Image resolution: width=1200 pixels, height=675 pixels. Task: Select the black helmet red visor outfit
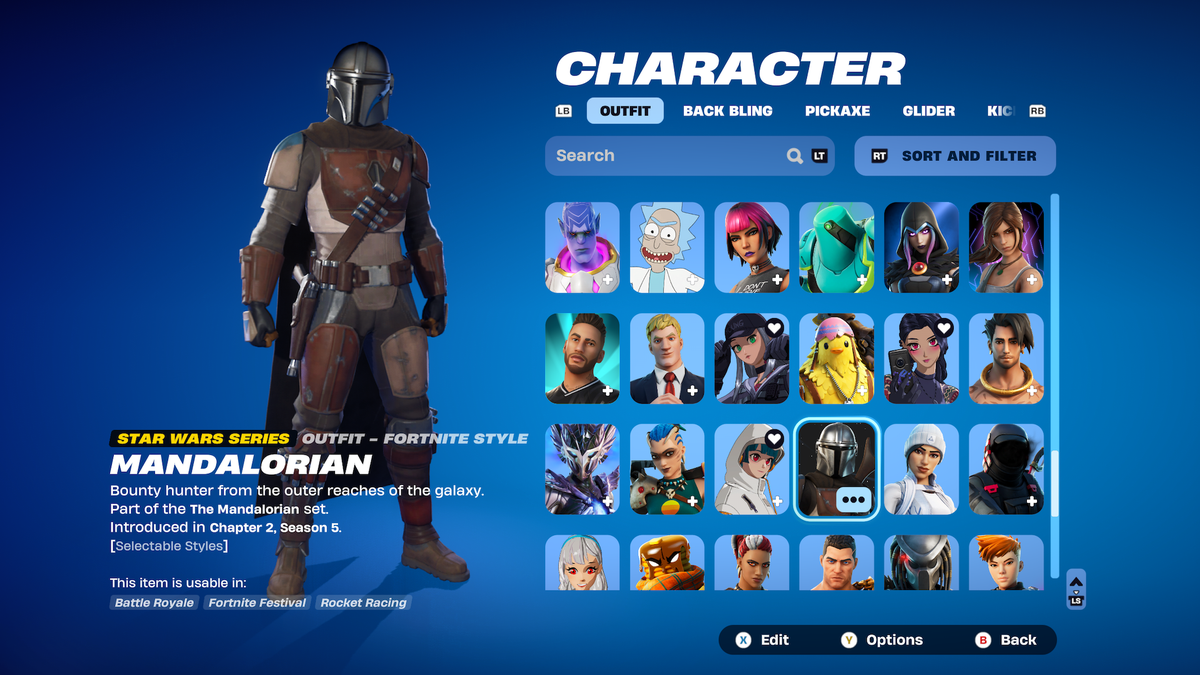point(1006,469)
